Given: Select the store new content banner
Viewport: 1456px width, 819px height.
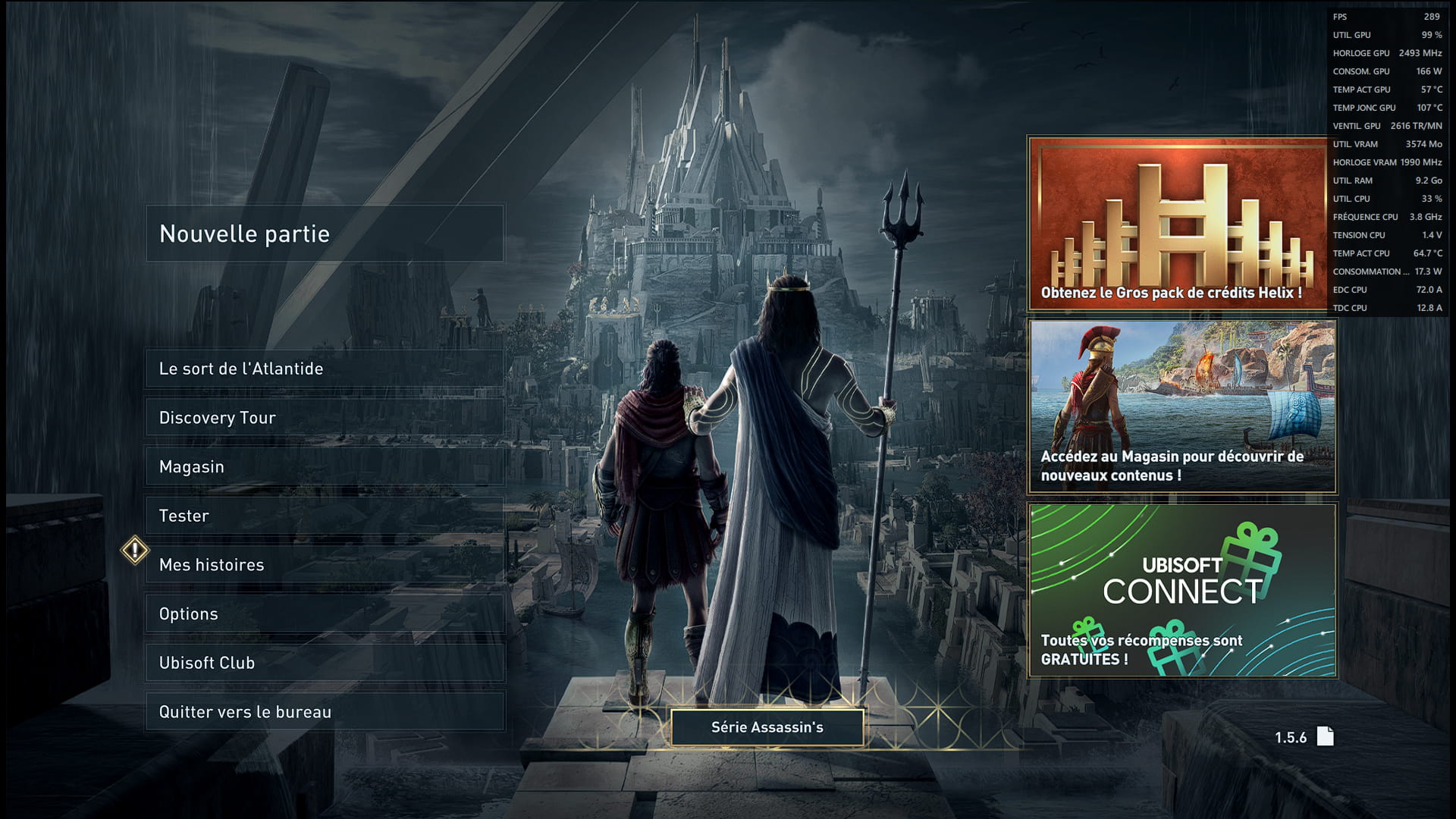Looking at the screenshot, I should 1182,406.
